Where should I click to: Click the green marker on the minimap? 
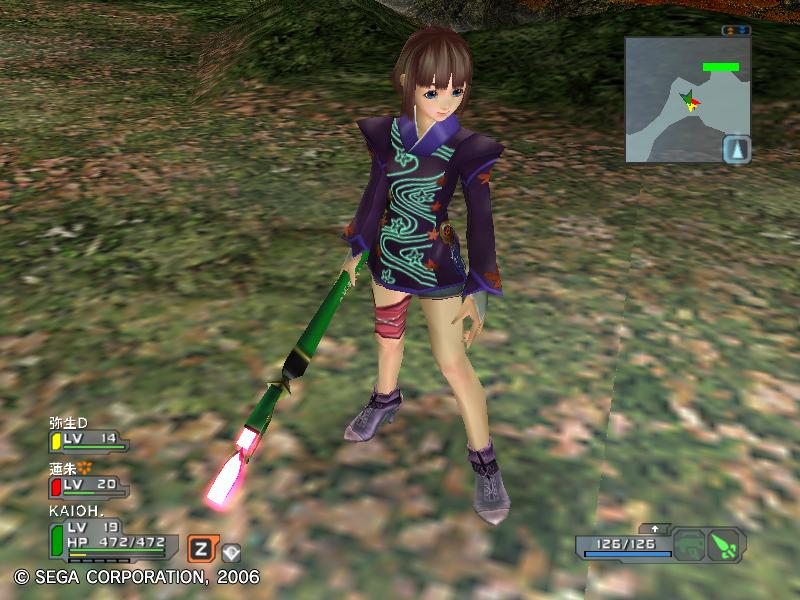(x=720, y=67)
